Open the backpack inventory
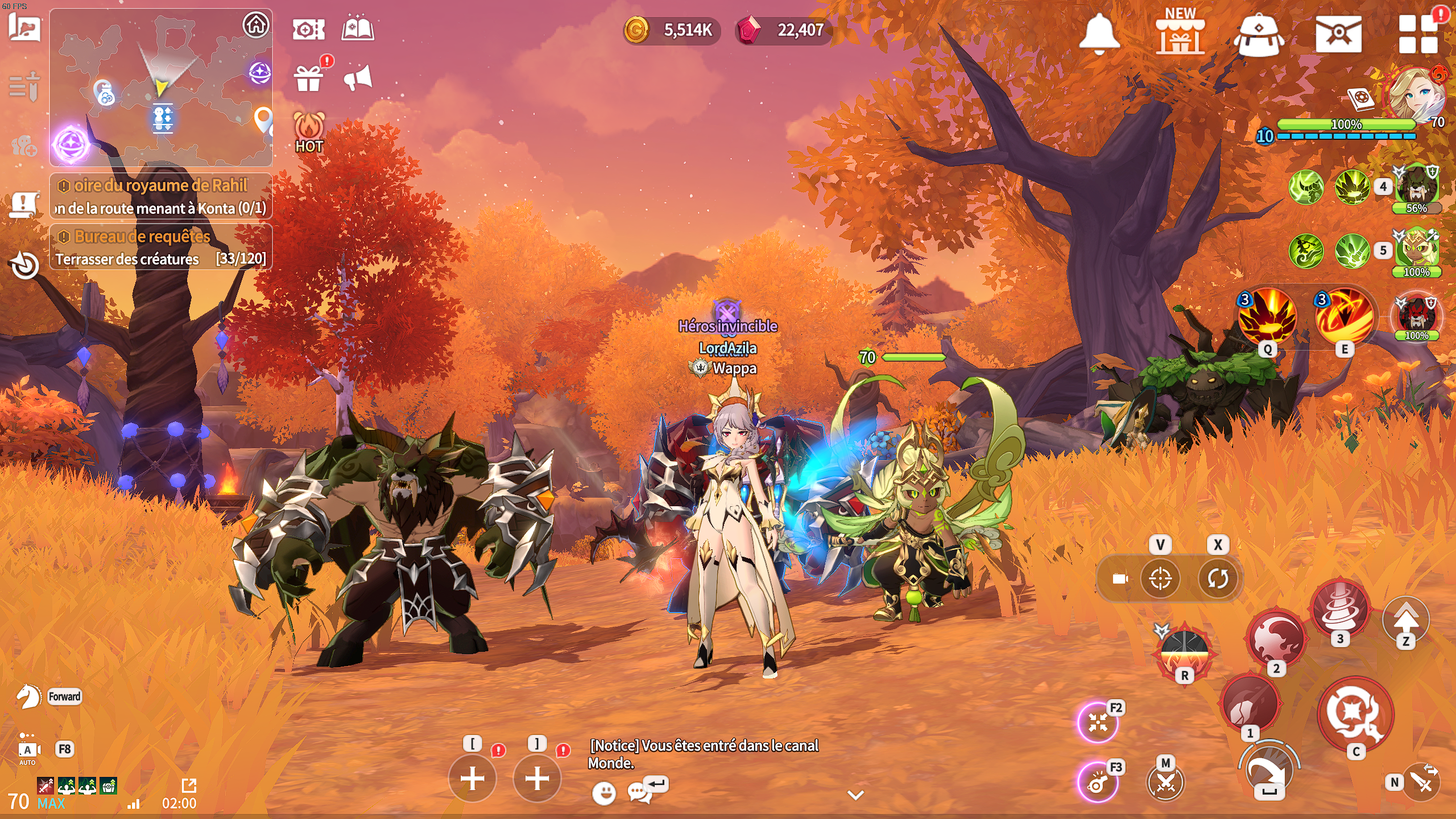The height and width of the screenshot is (819, 1456). [x=1259, y=34]
